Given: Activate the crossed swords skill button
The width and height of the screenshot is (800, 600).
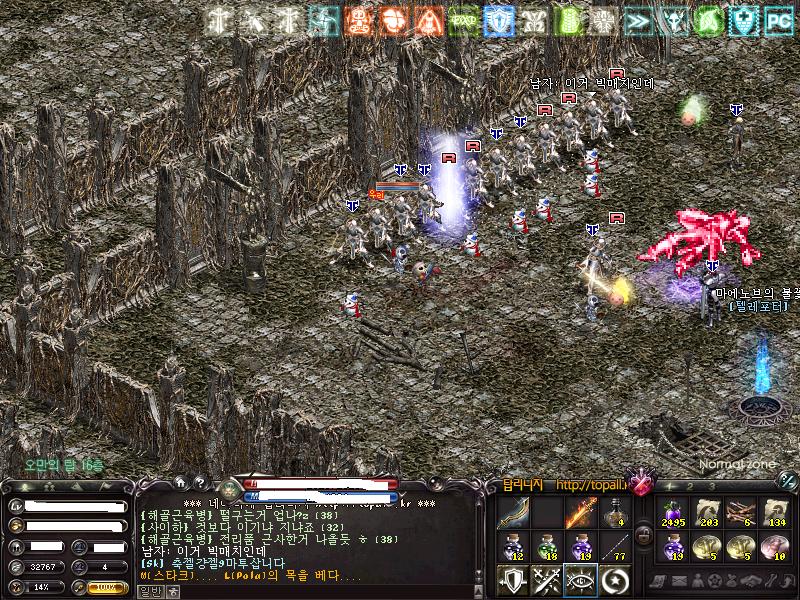Looking at the screenshot, I should point(547,580).
